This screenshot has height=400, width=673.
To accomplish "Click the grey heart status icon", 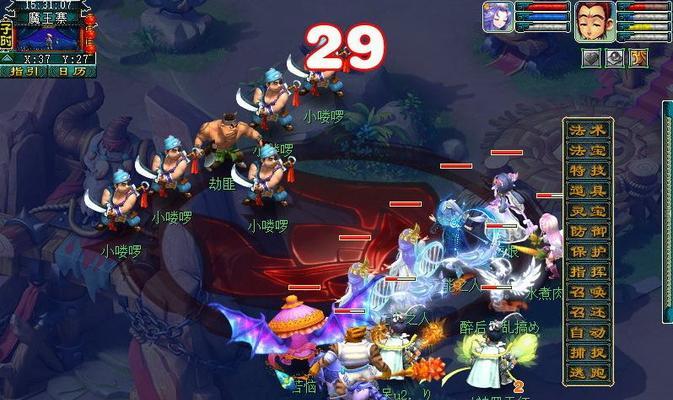I will [x=591, y=58].
